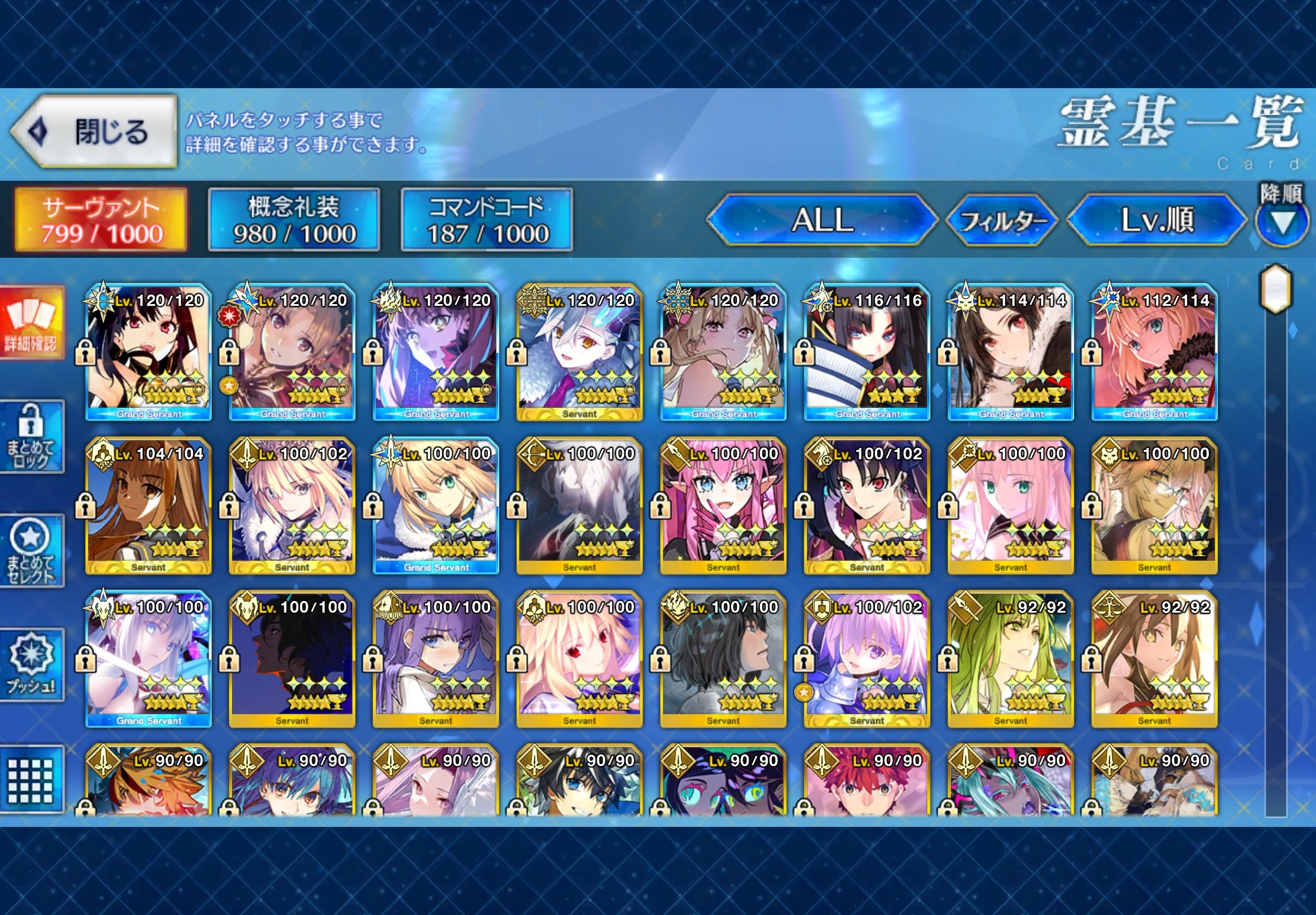Click the list scrollbar handle
Viewport: 1316px width, 915px height.
coord(1275,288)
